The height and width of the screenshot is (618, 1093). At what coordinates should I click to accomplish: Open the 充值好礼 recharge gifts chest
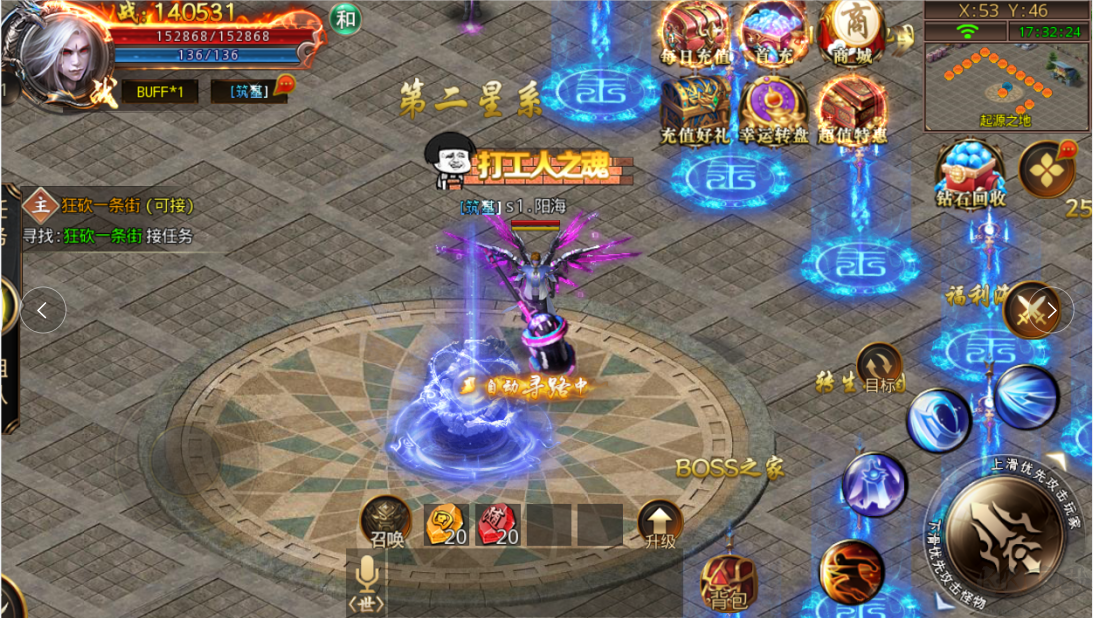pos(695,110)
